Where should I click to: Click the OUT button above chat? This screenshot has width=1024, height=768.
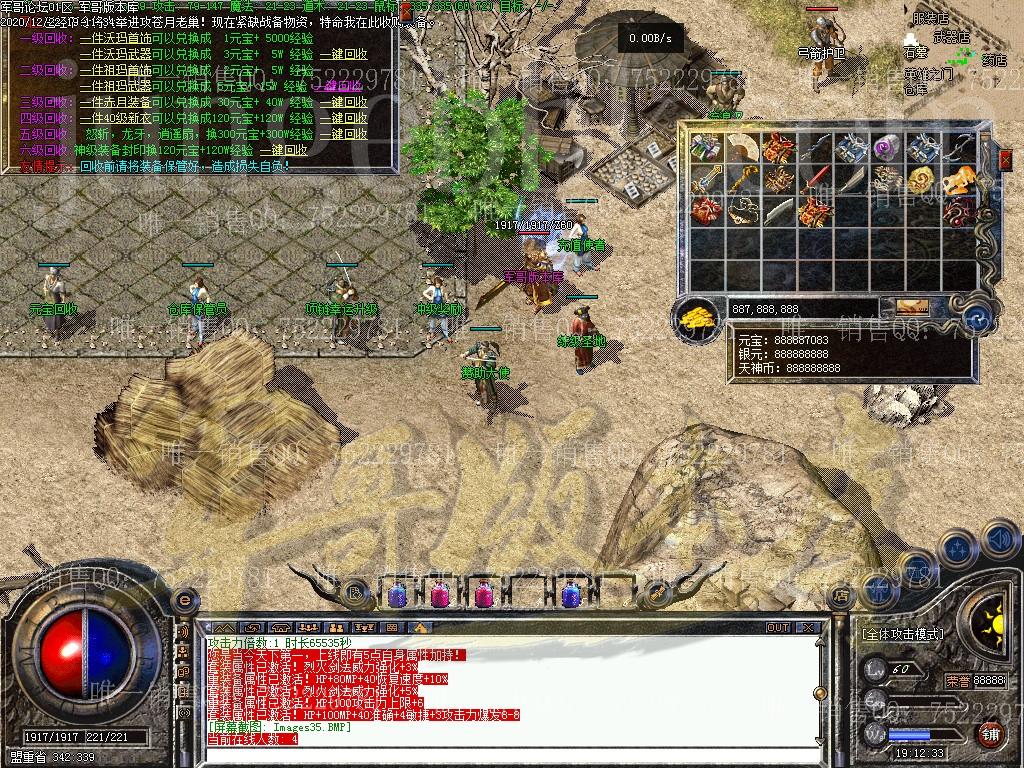[x=778, y=628]
